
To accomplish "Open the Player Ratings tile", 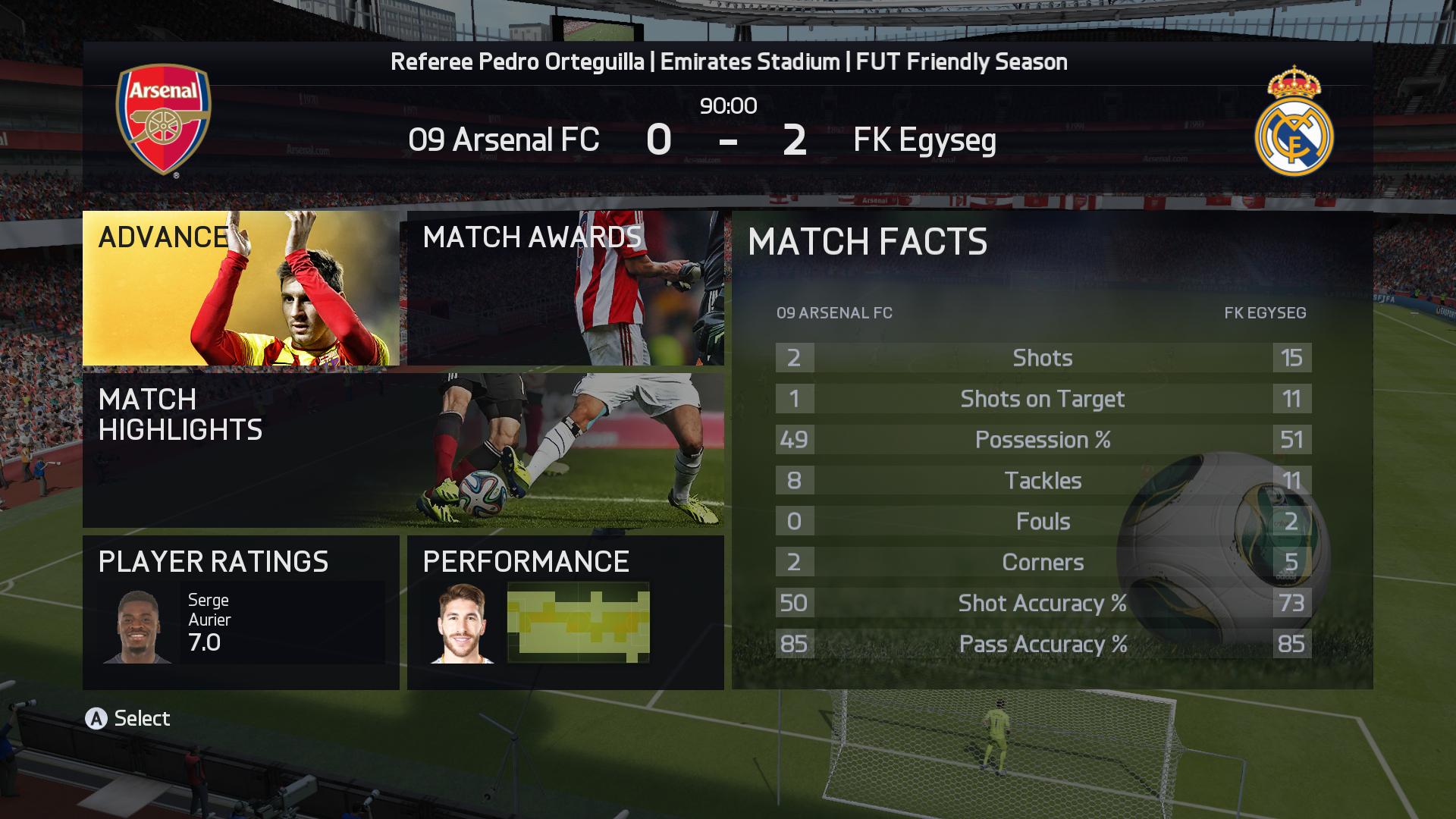I will point(240,612).
